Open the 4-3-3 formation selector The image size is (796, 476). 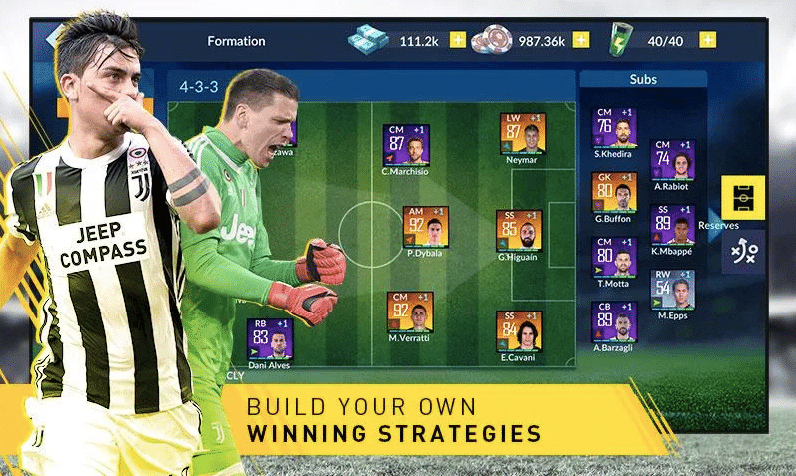[198, 87]
